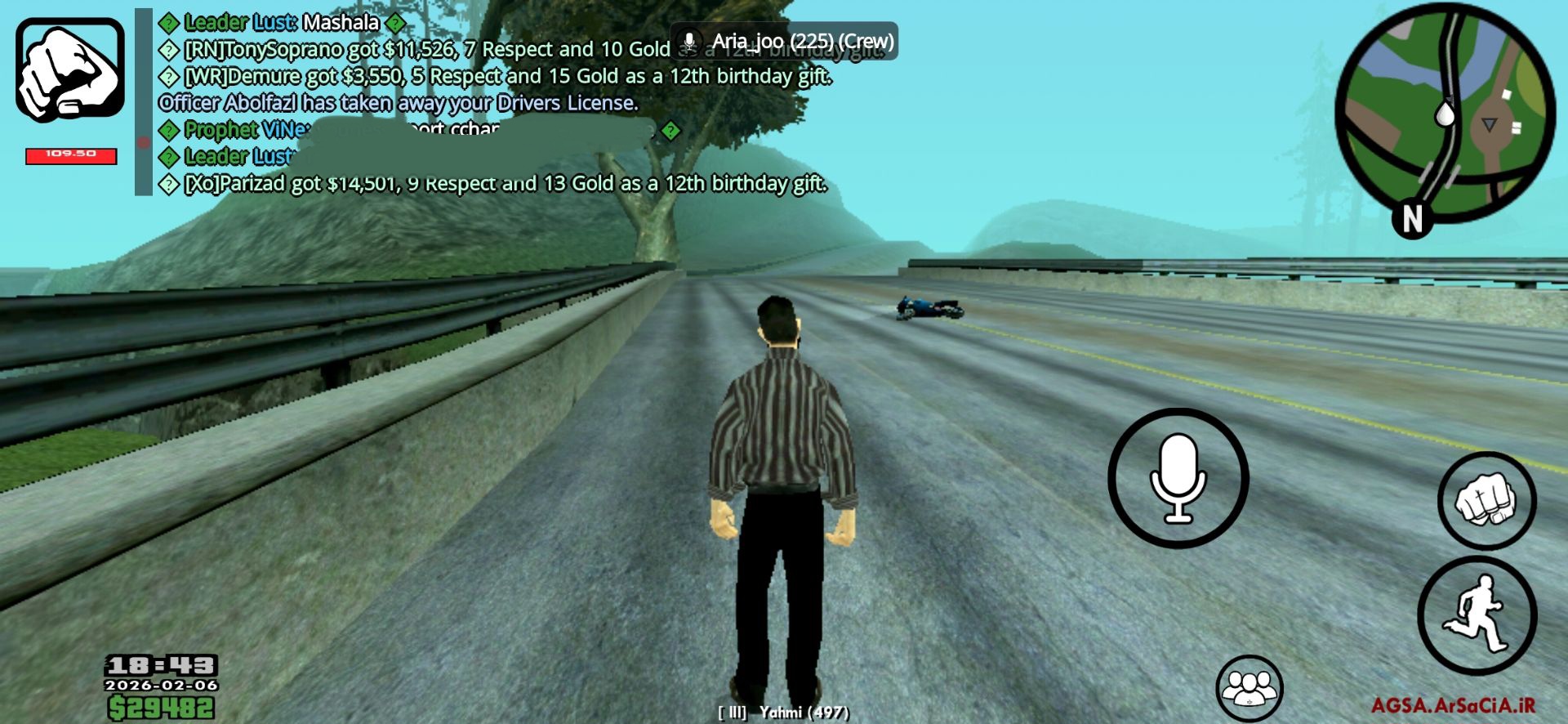Open the Officer Abolfazl notification message

tap(399, 101)
